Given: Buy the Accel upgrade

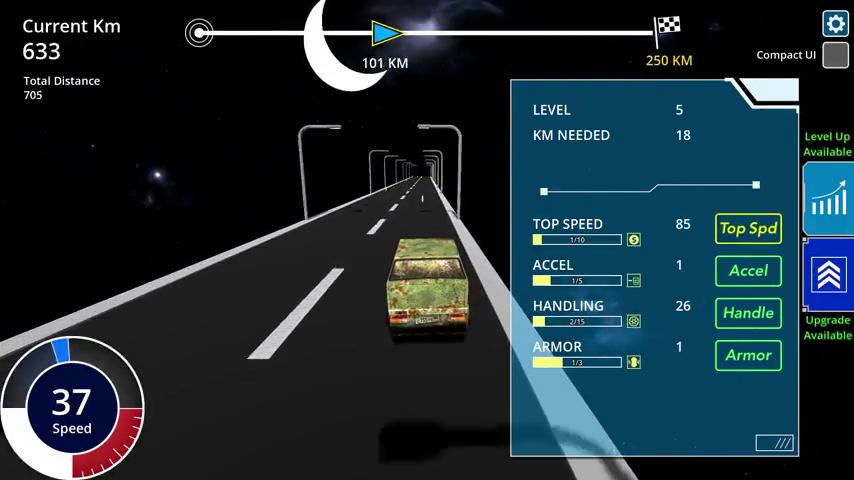Looking at the screenshot, I should point(748,271).
